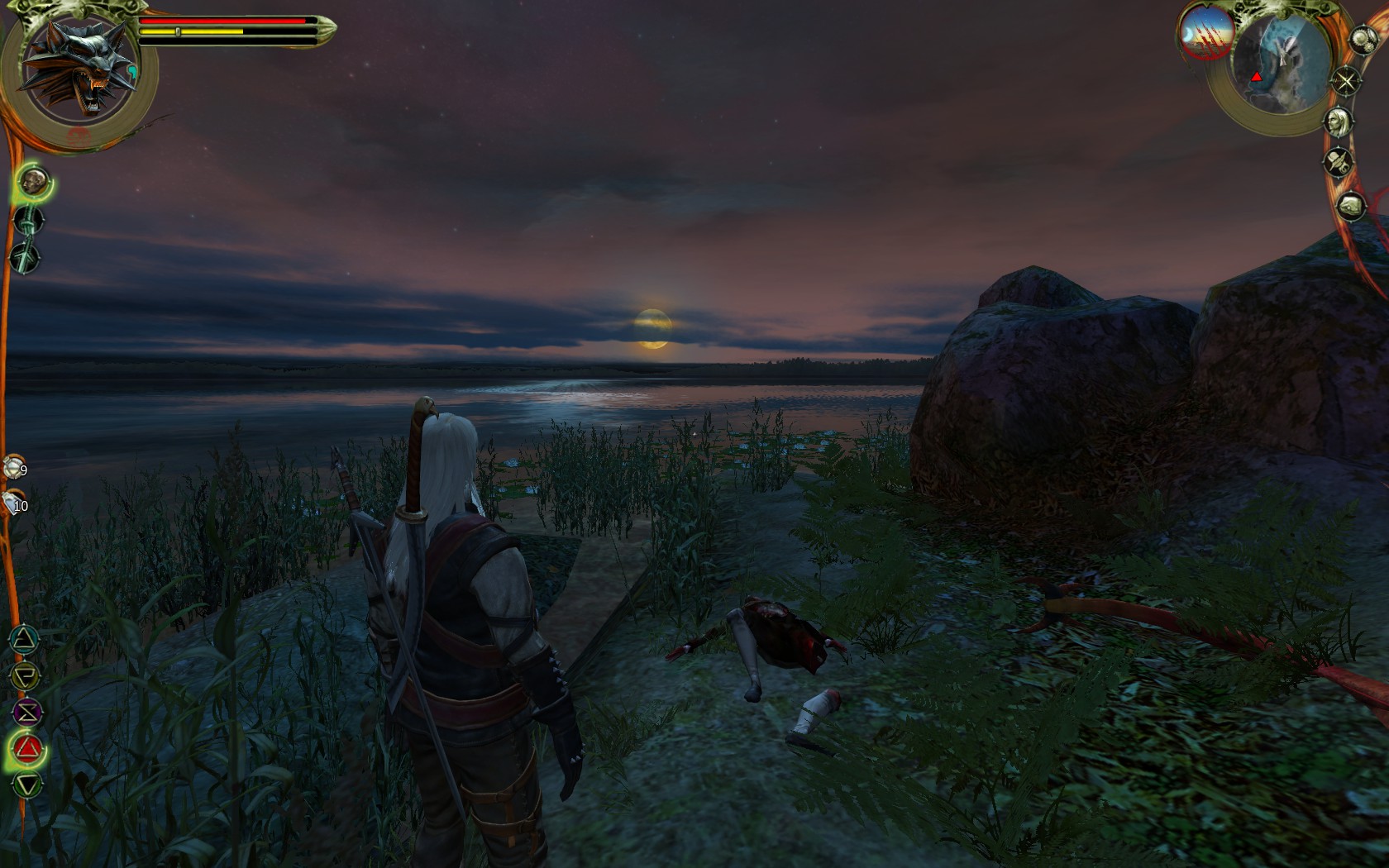The image size is (1389, 868).
Task: Select the red Igni sign
Action: pos(27,749)
